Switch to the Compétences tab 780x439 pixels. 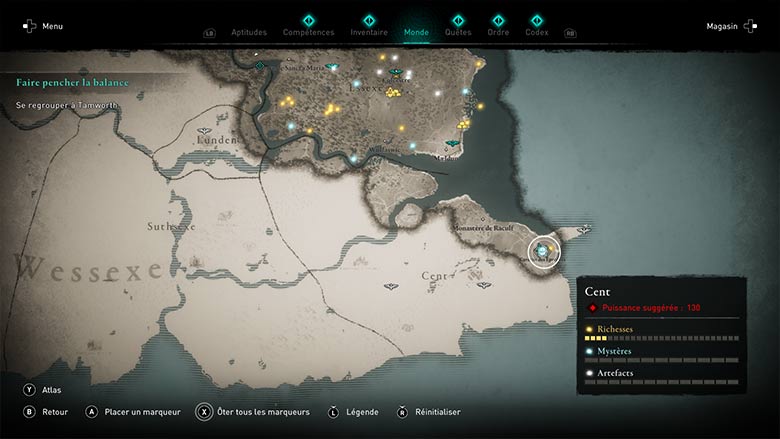click(x=308, y=32)
